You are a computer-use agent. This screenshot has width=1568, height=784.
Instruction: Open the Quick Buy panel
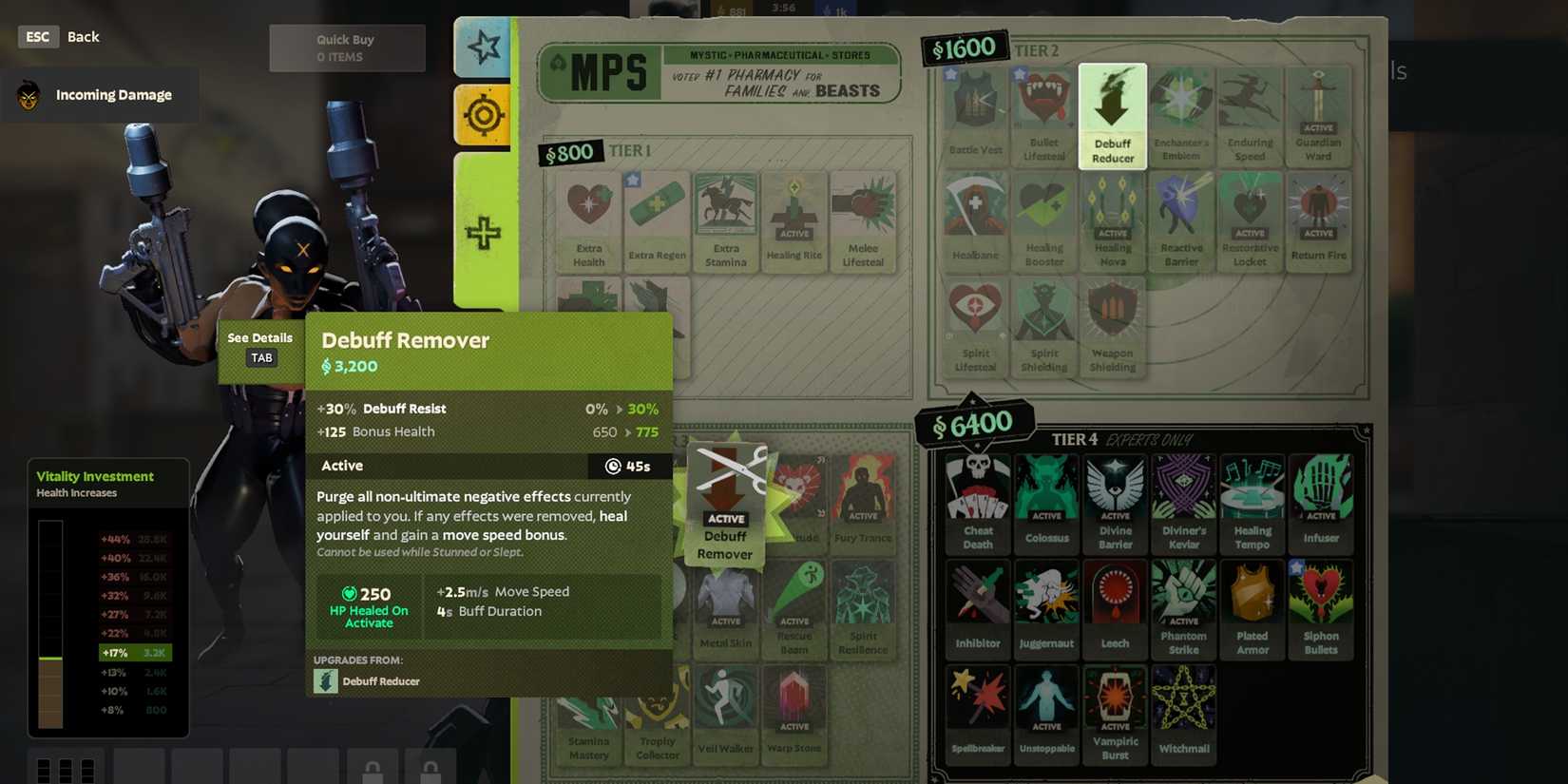click(347, 48)
